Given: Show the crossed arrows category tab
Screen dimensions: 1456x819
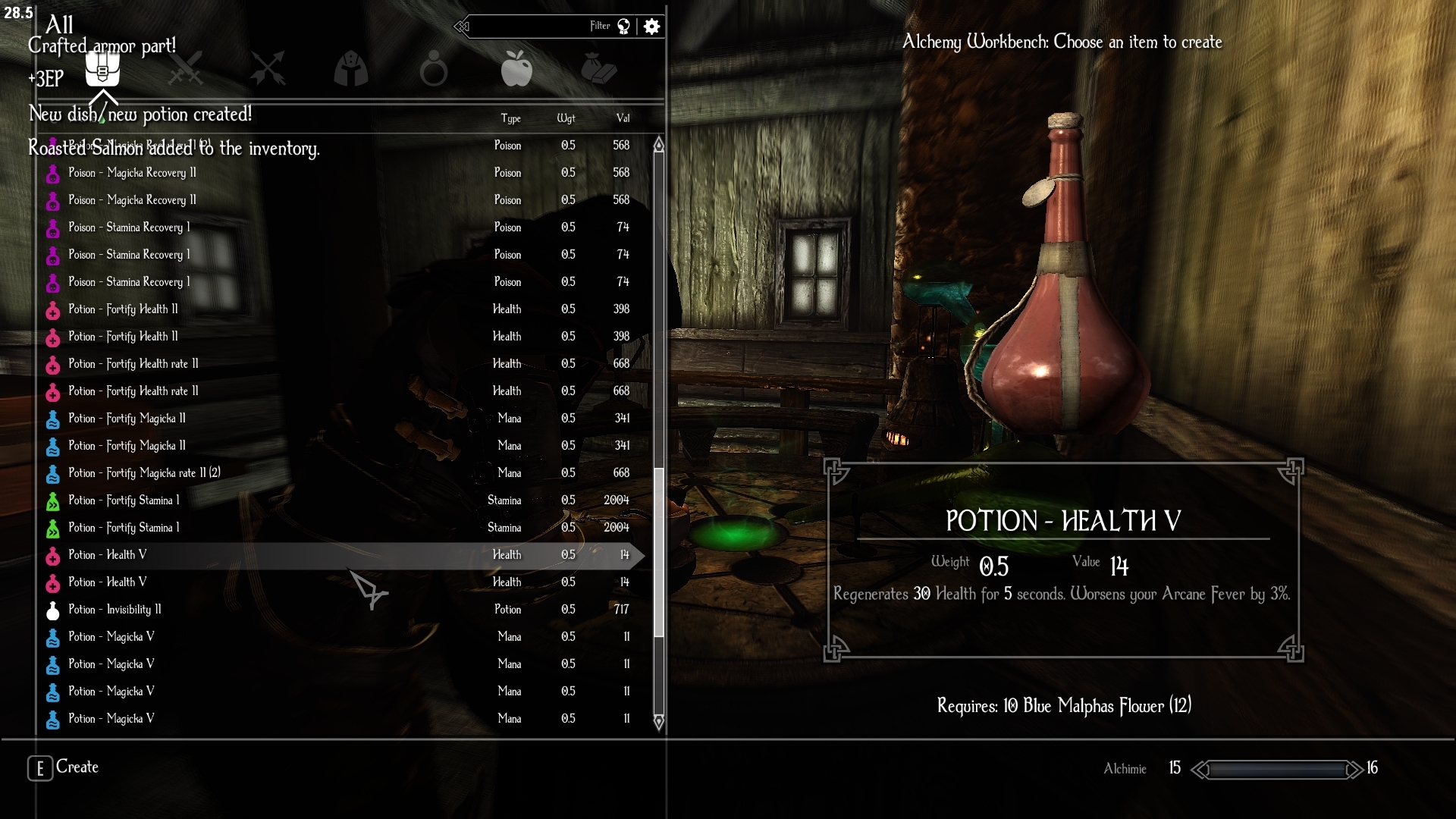Looking at the screenshot, I should [268, 69].
